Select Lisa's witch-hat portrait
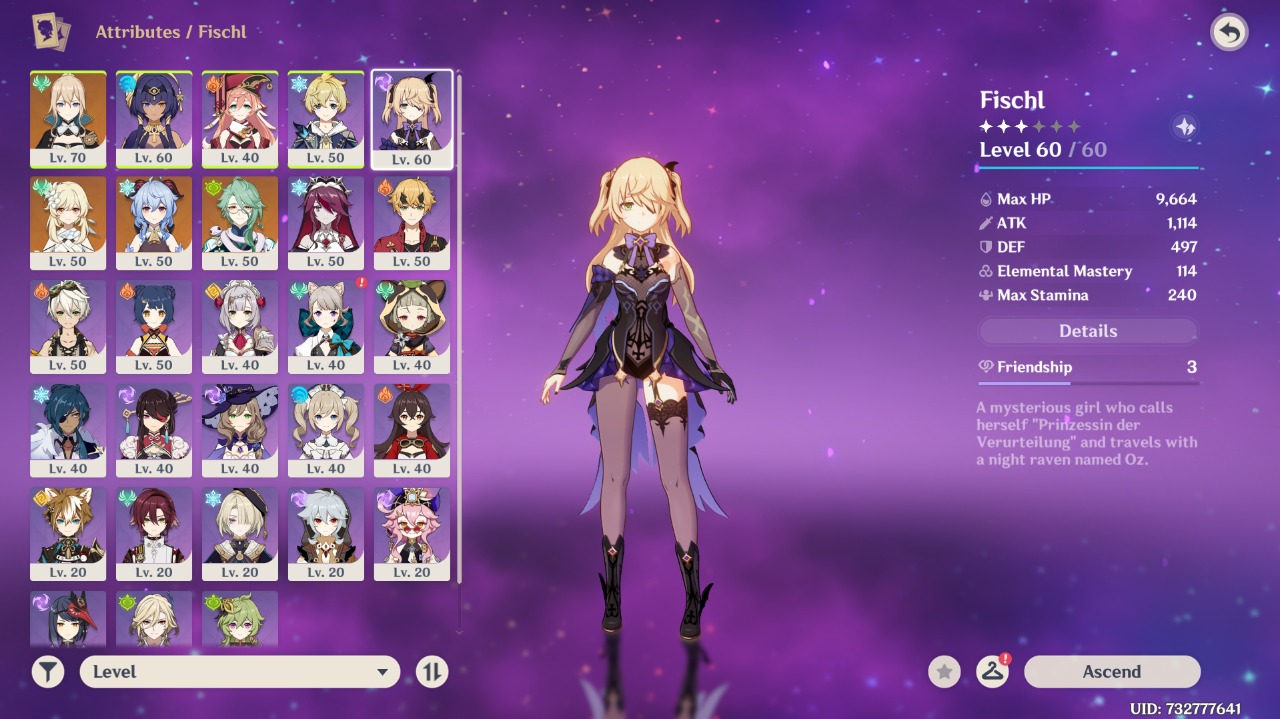Screen dimensions: 1280x719 click(240, 431)
